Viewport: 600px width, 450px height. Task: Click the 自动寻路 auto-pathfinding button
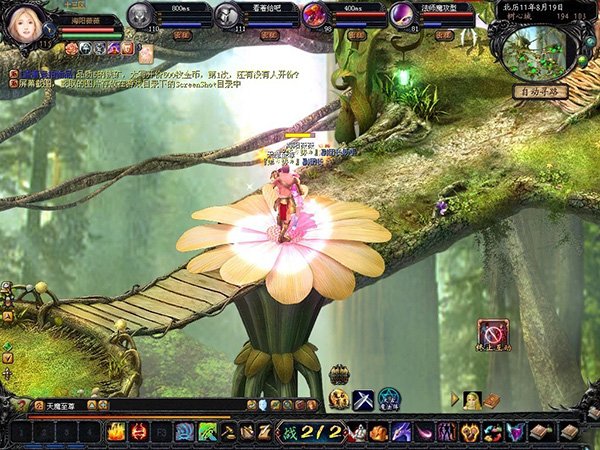click(540, 91)
